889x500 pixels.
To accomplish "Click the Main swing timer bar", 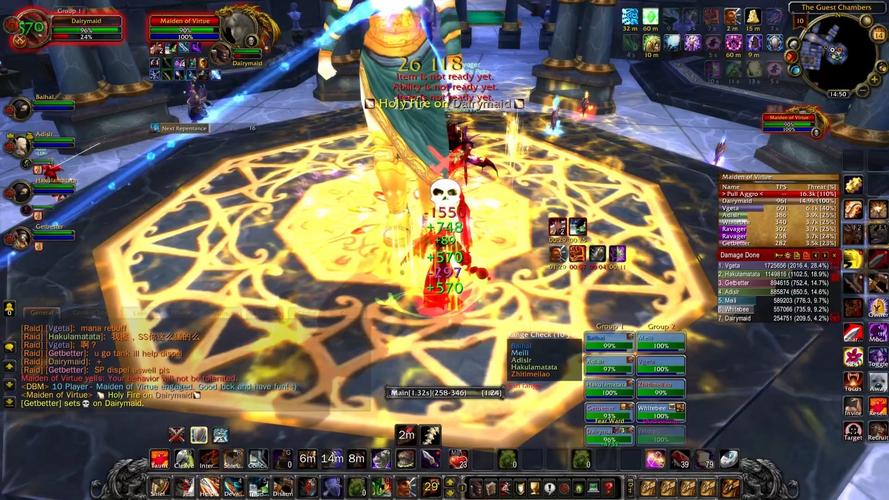I will 447,393.
